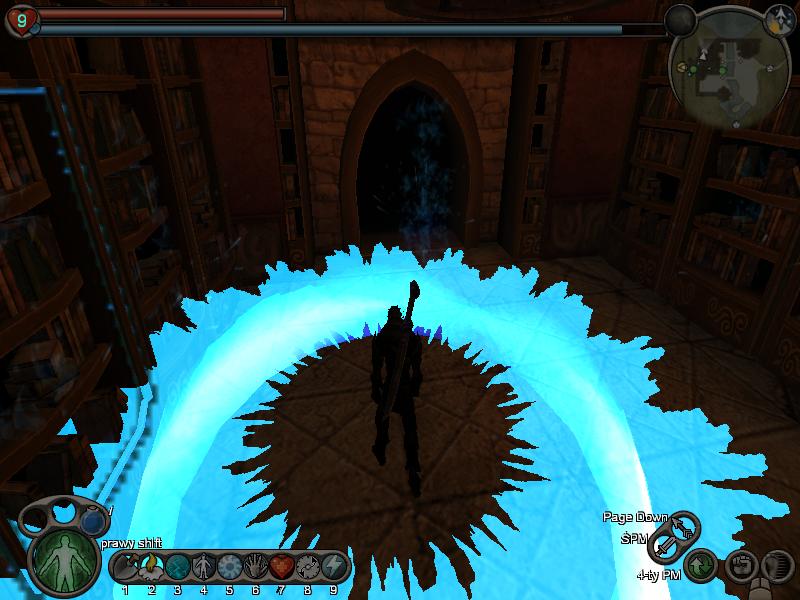Use the teal crystal ability in slot 3

pos(178,566)
